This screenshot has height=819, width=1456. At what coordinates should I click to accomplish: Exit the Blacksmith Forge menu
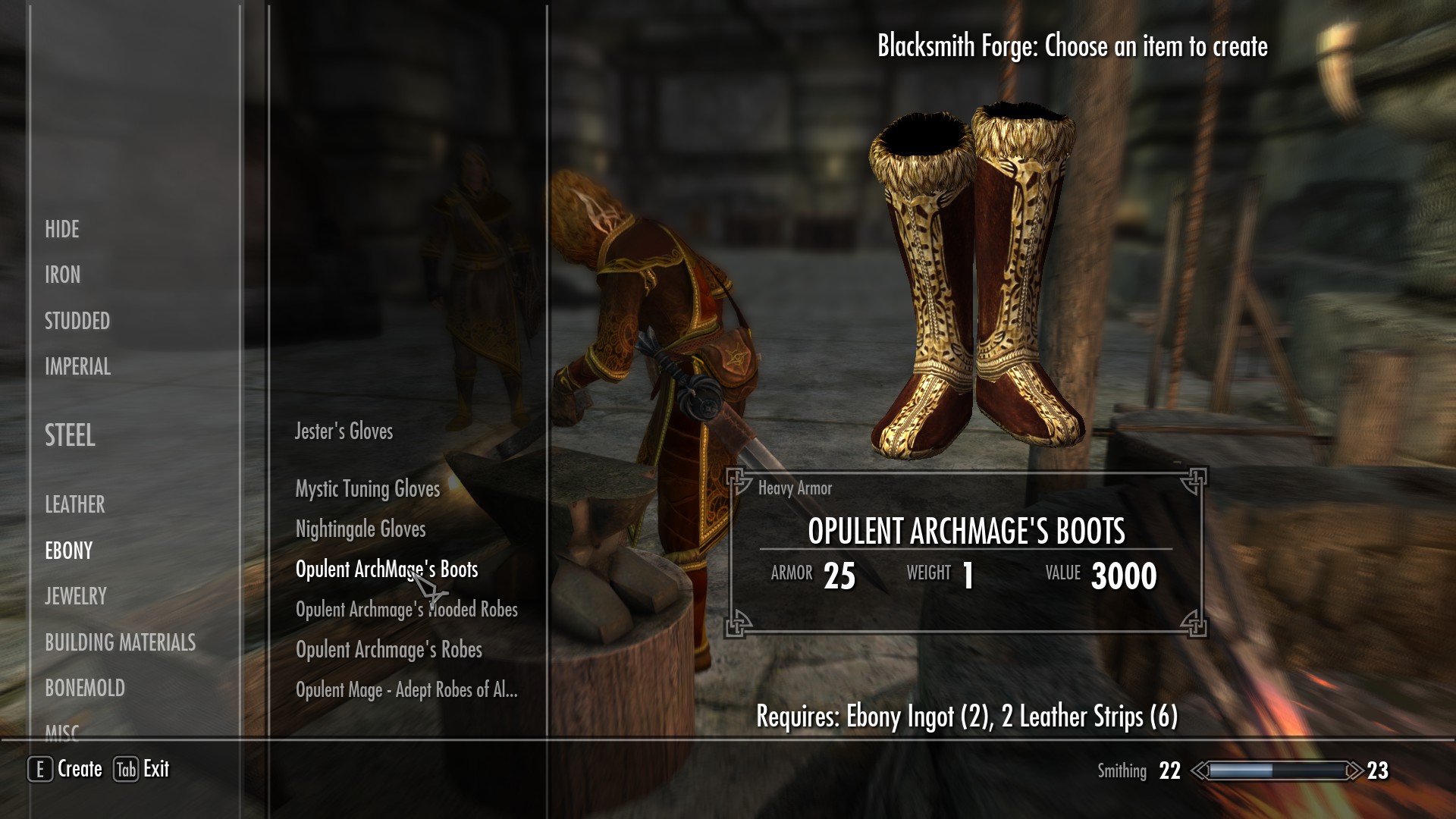(142, 769)
